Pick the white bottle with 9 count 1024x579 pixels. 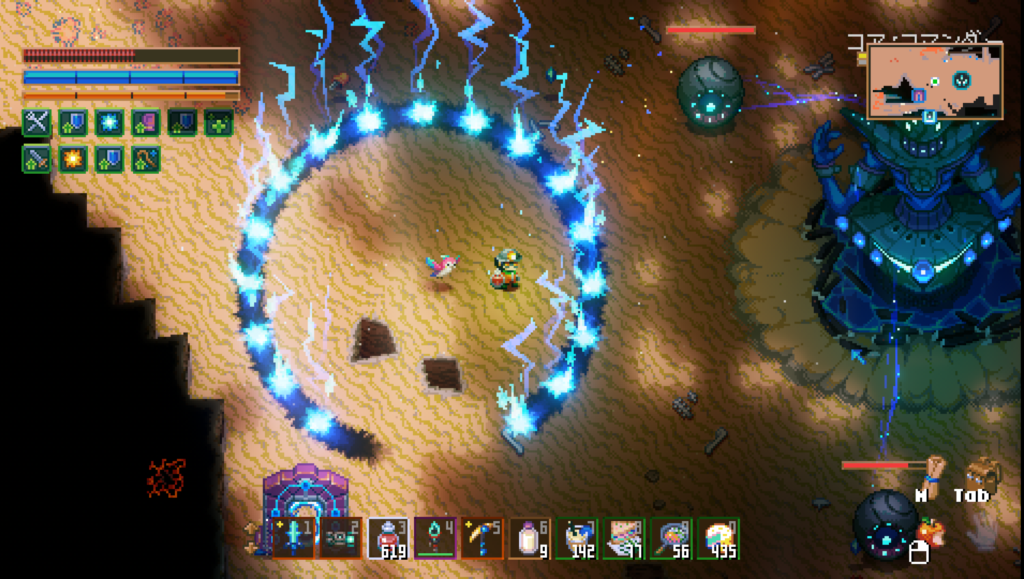tap(529, 538)
